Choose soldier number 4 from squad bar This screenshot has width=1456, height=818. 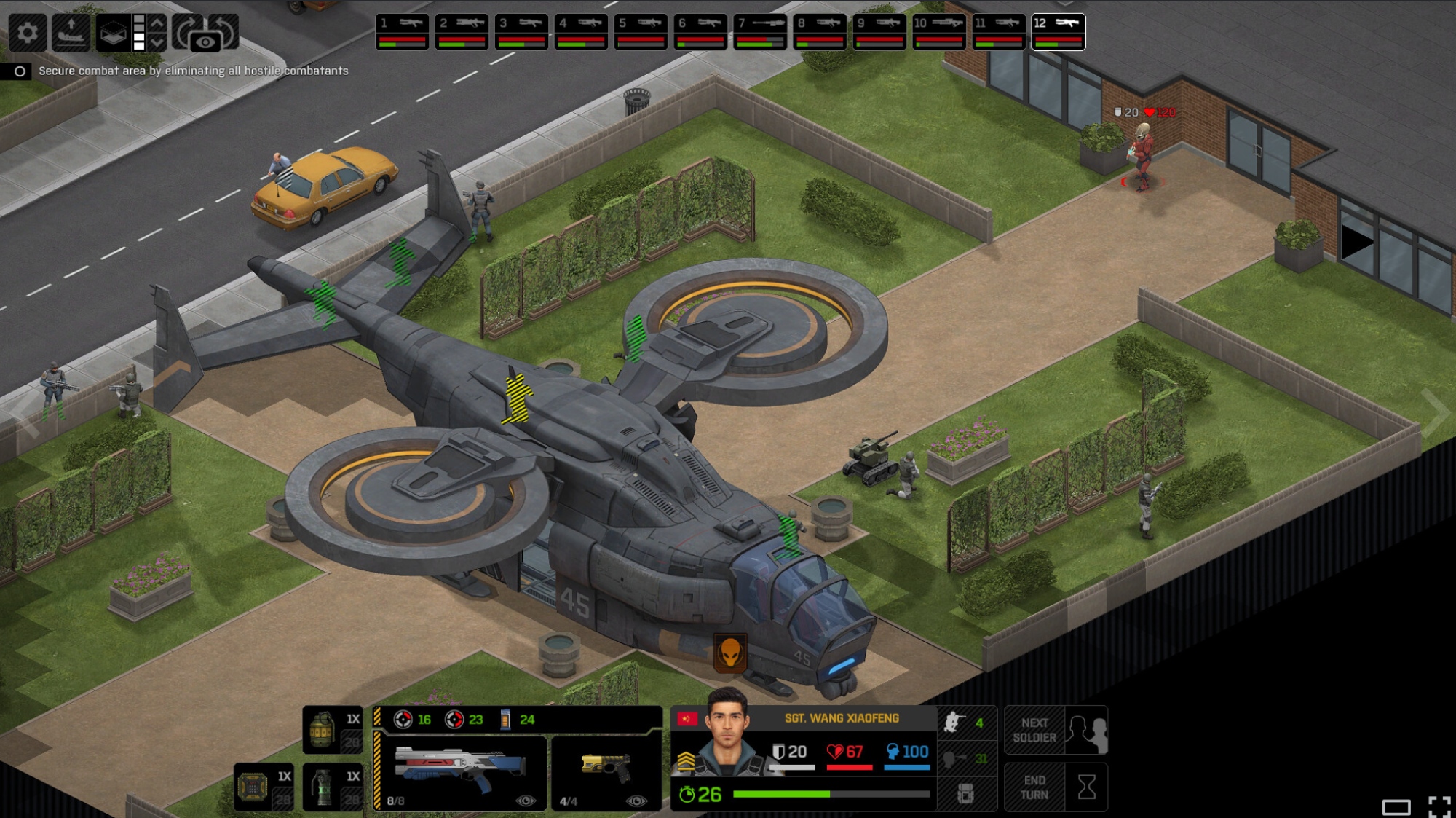(581, 32)
